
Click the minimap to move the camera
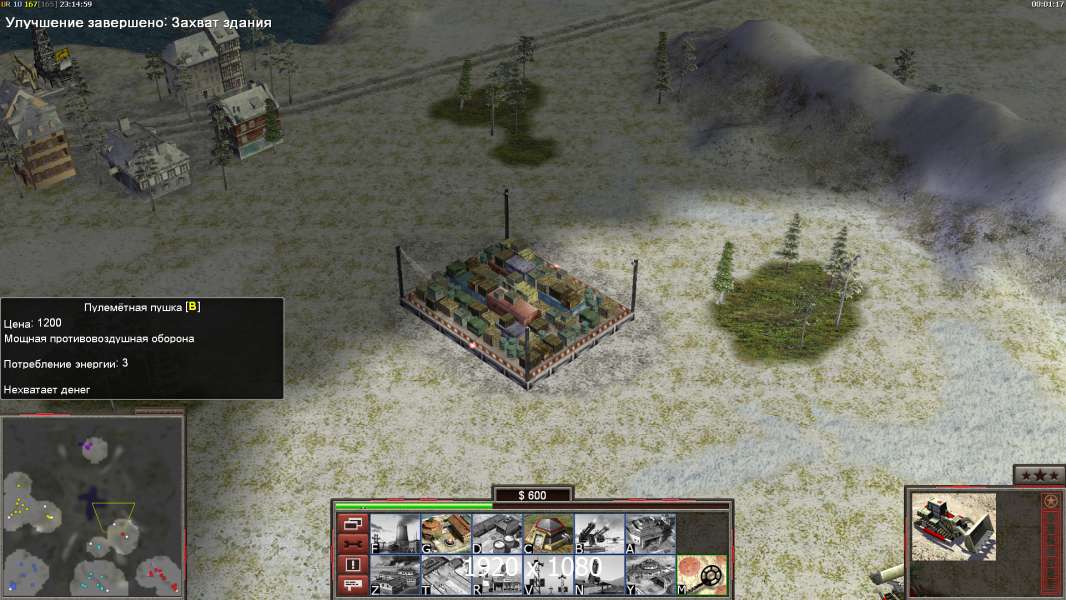[93, 505]
